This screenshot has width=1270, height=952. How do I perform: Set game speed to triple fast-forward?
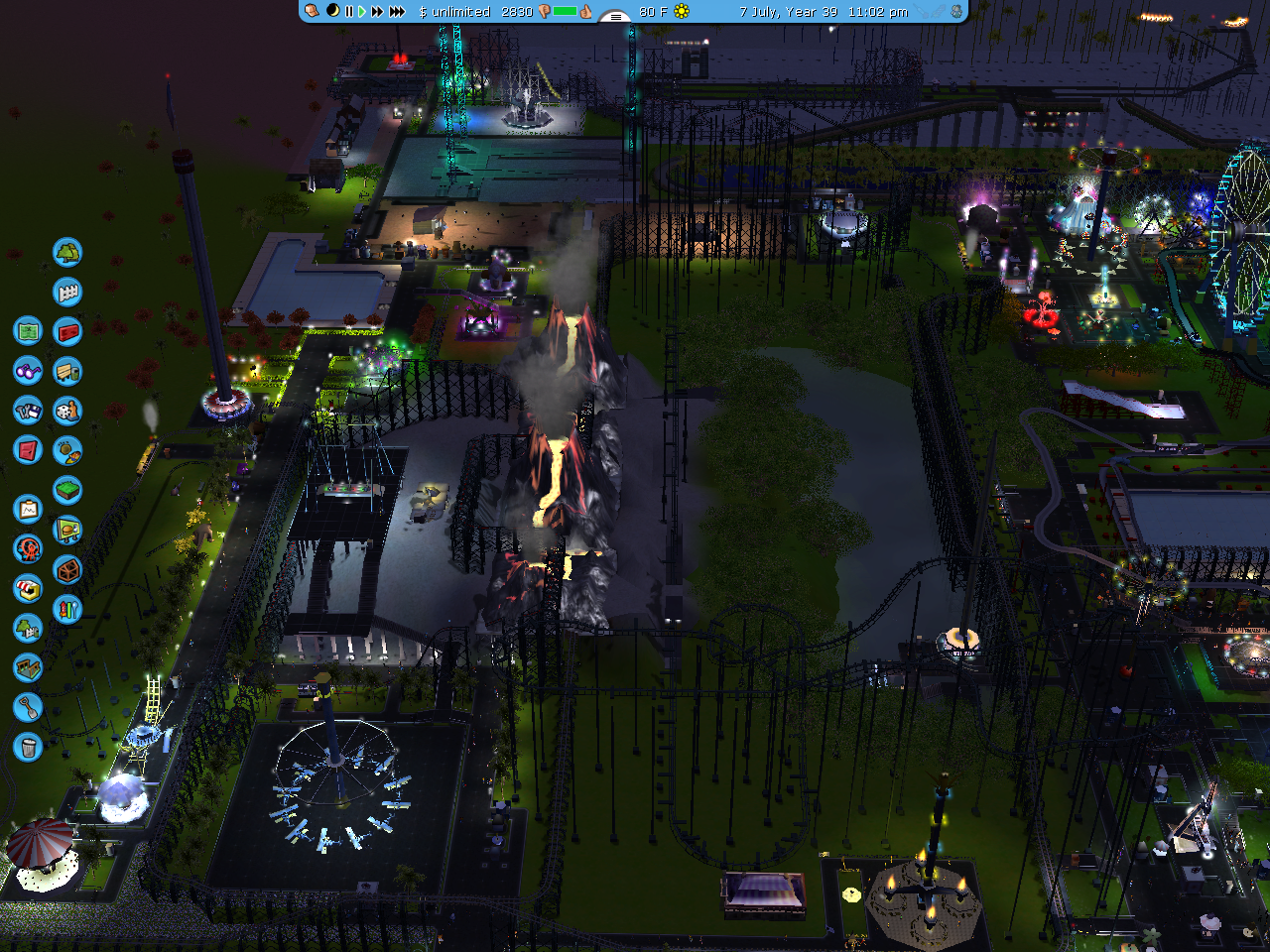[x=397, y=12]
